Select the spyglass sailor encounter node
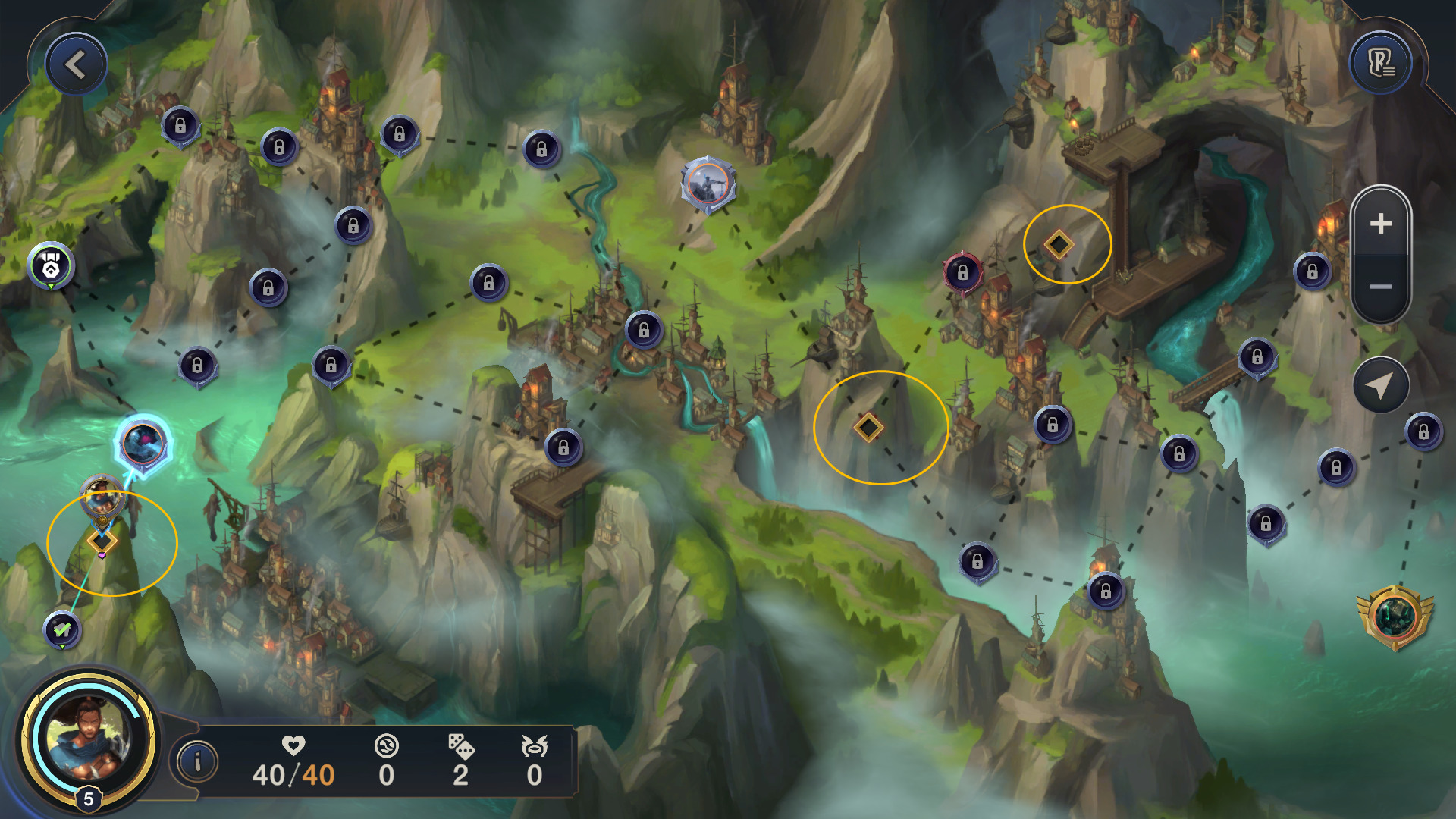 coord(708,184)
